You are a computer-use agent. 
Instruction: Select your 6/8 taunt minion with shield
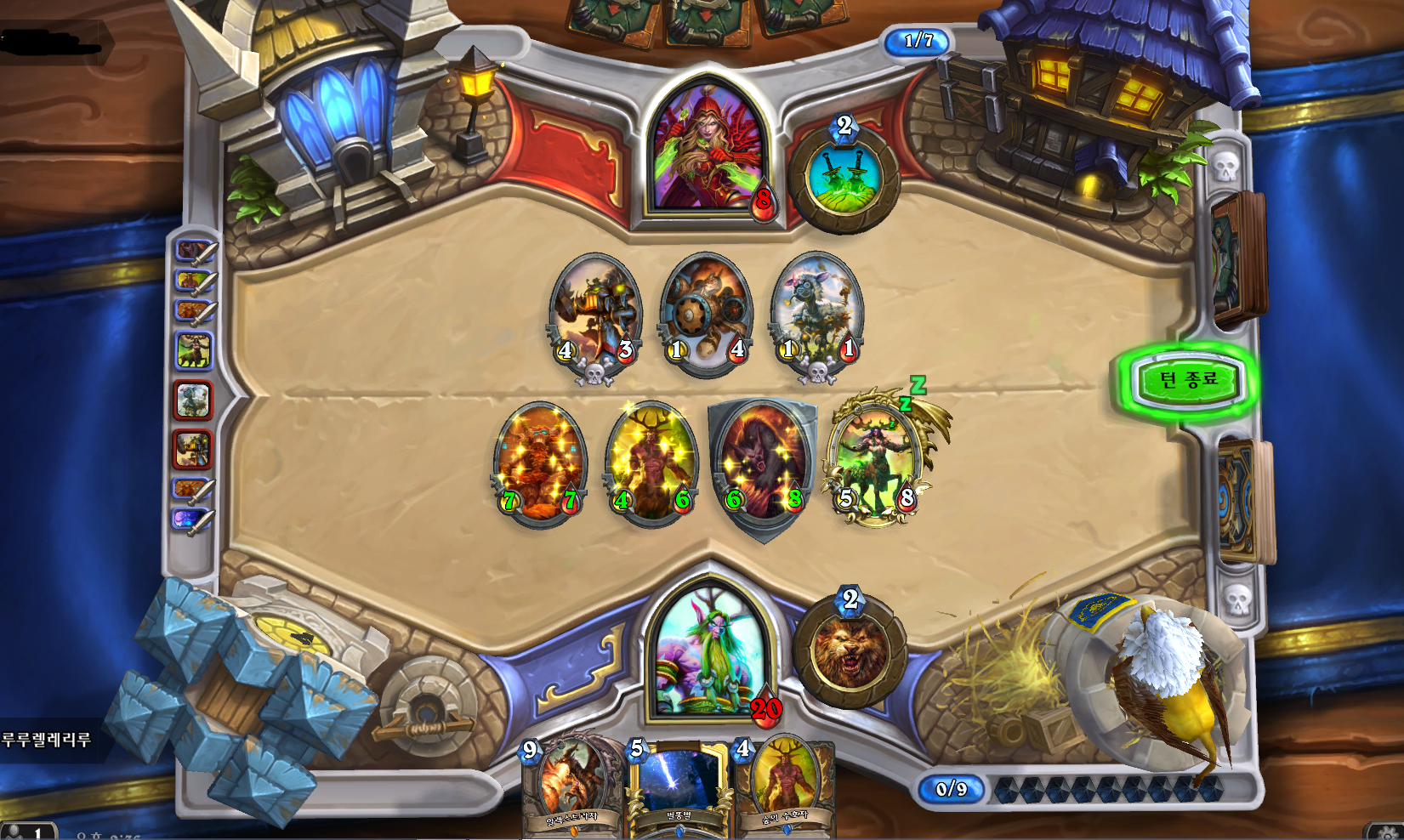point(763,463)
